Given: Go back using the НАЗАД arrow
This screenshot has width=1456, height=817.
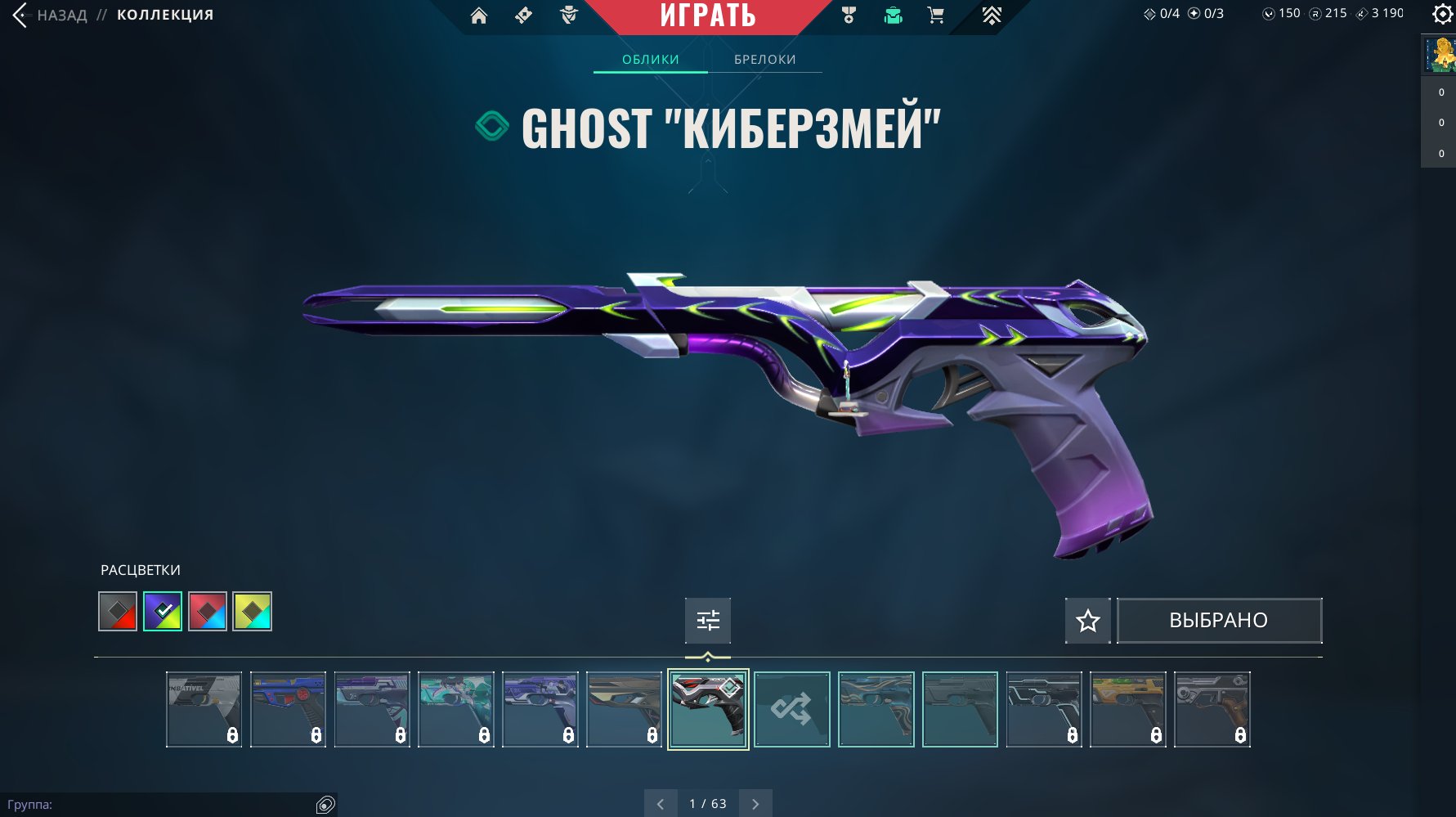Looking at the screenshot, I should tap(21, 15).
